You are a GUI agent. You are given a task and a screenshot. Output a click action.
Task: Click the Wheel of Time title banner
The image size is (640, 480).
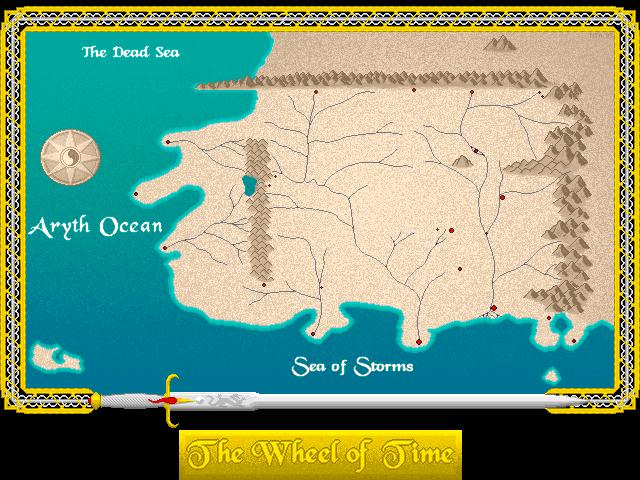(320, 454)
